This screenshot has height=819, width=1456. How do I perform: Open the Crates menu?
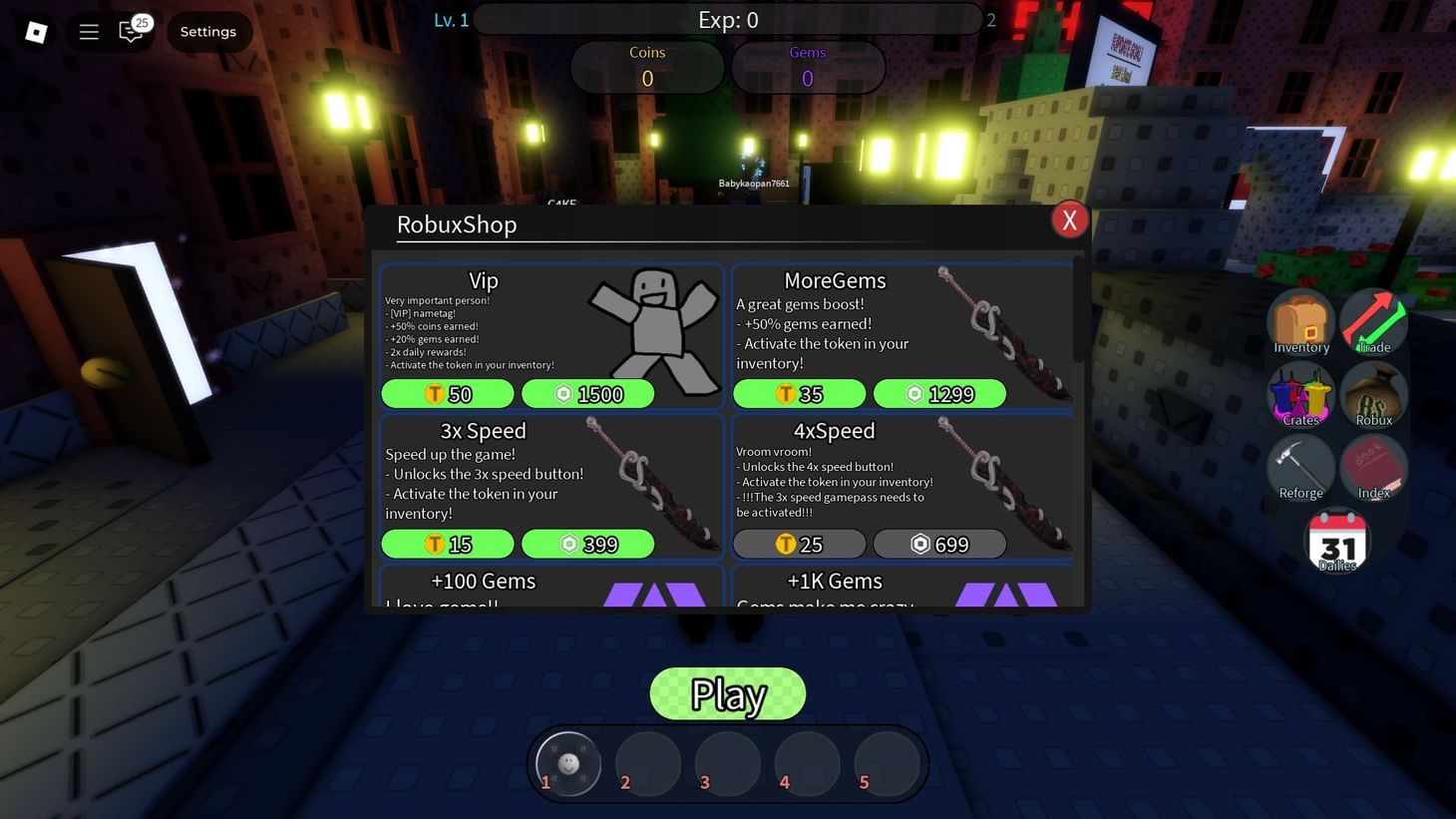coord(1300,392)
